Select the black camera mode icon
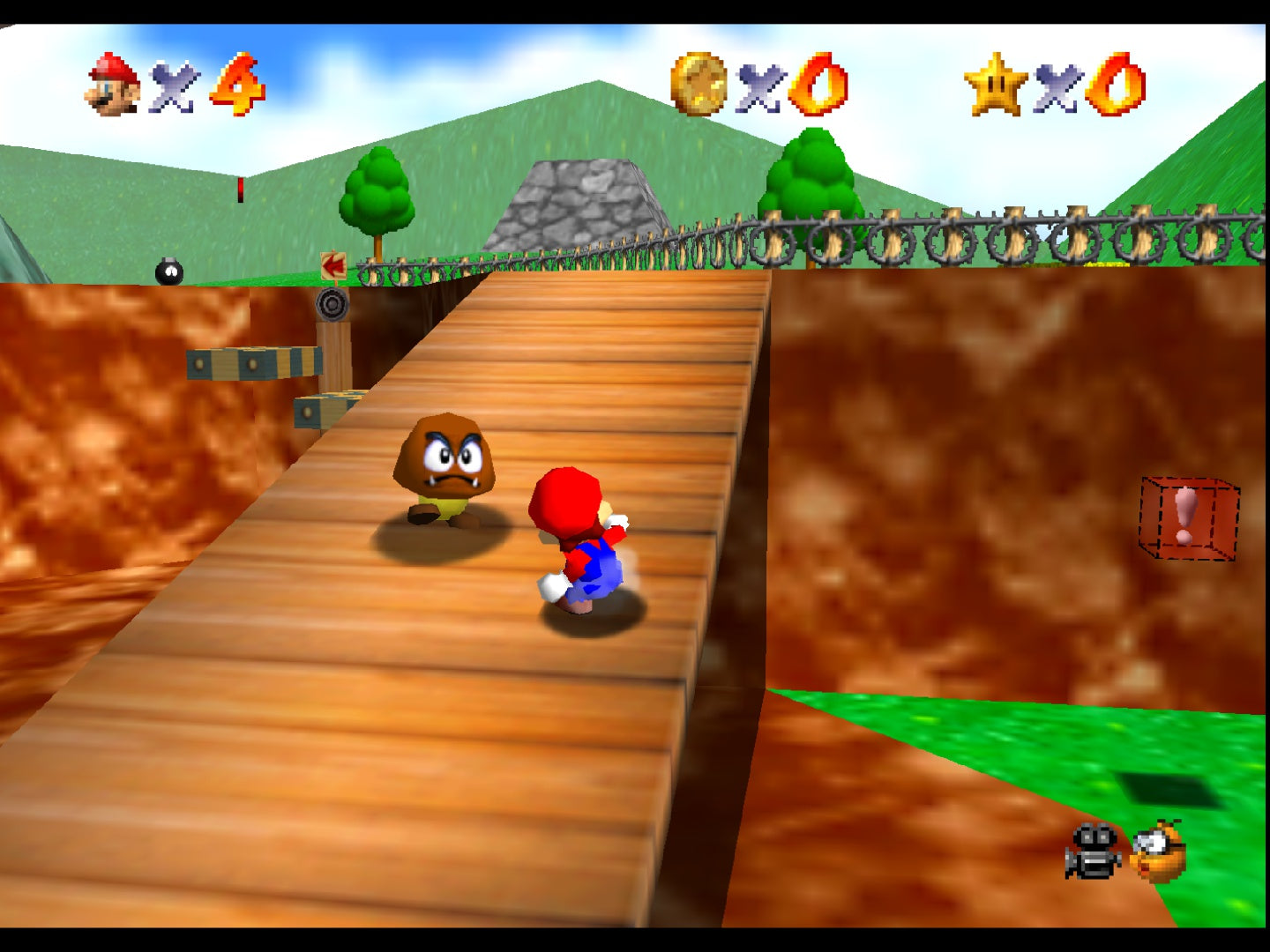This screenshot has height=952, width=1270. [1093, 852]
